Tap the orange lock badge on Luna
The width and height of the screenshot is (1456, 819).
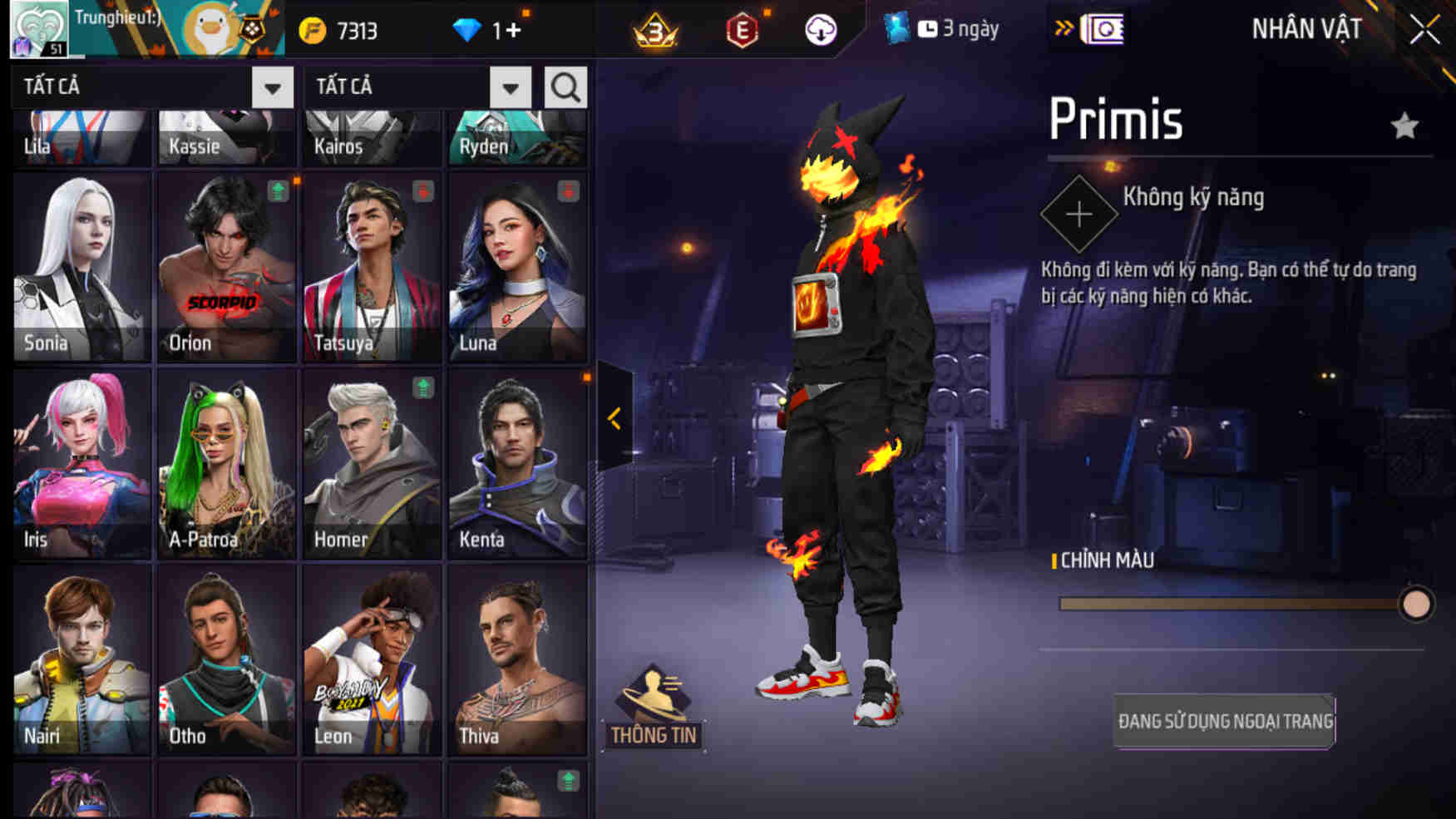point(568,190)
